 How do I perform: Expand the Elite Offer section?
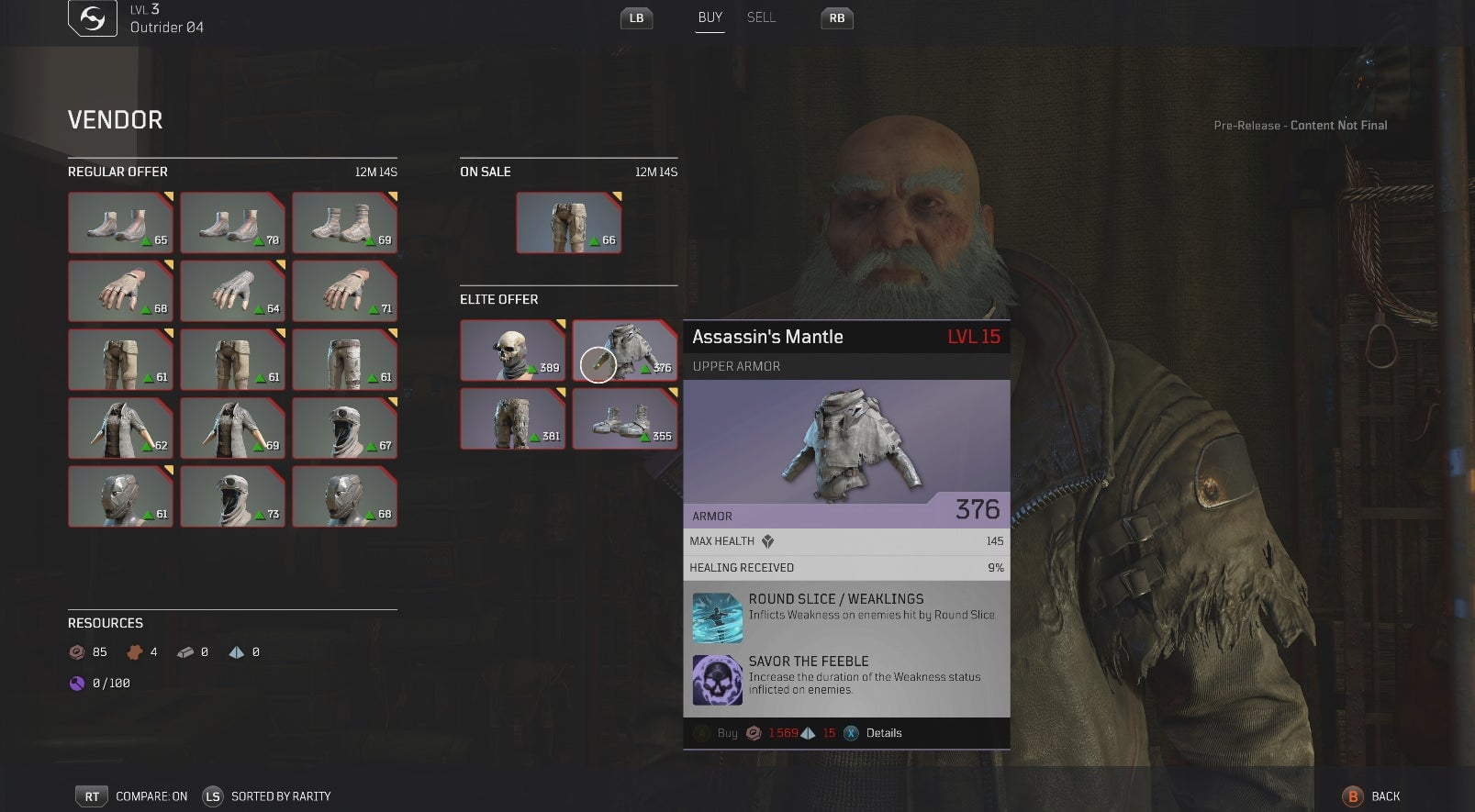pos(498,299)
